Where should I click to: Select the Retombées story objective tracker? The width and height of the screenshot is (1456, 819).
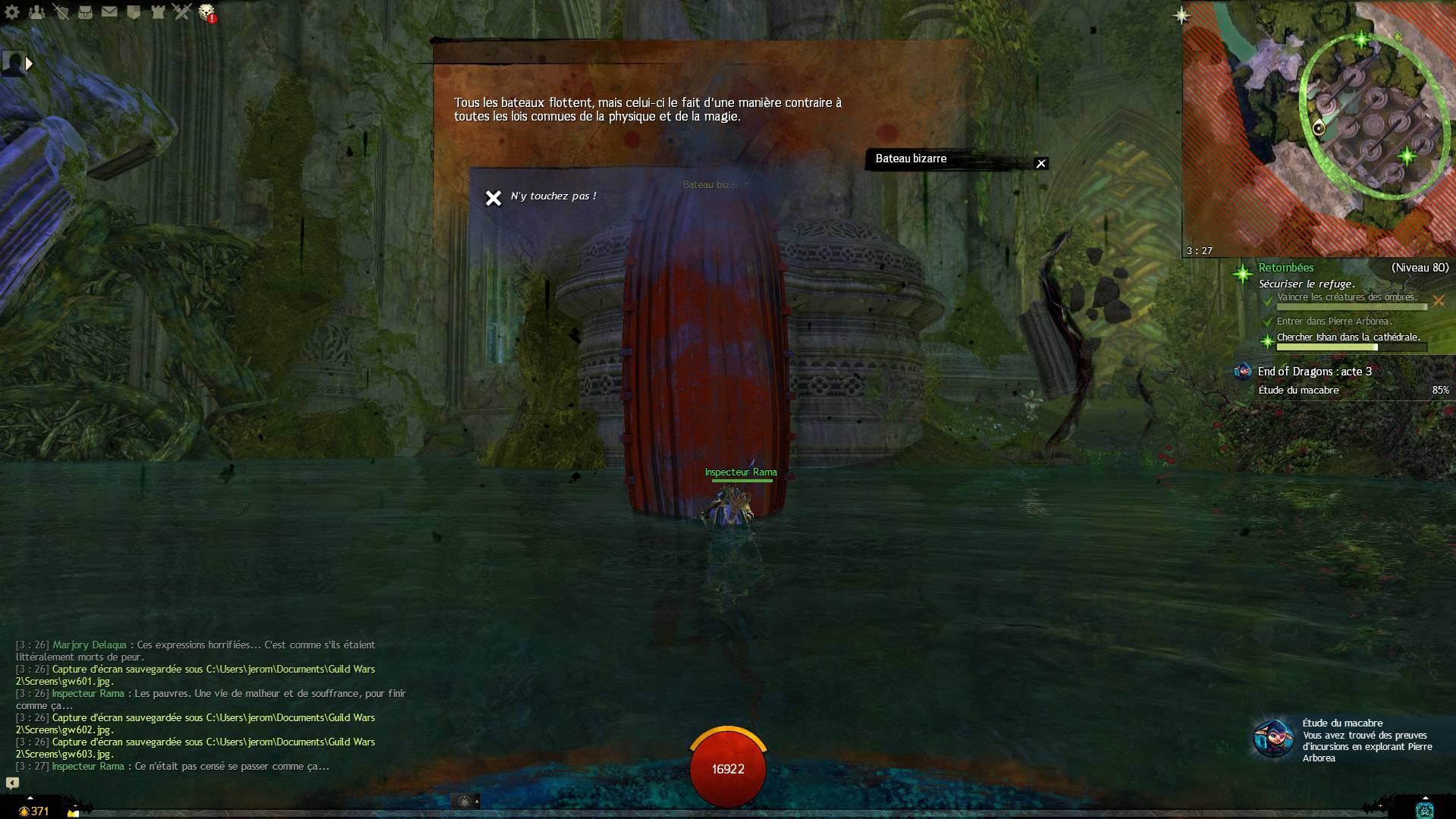1286,268
